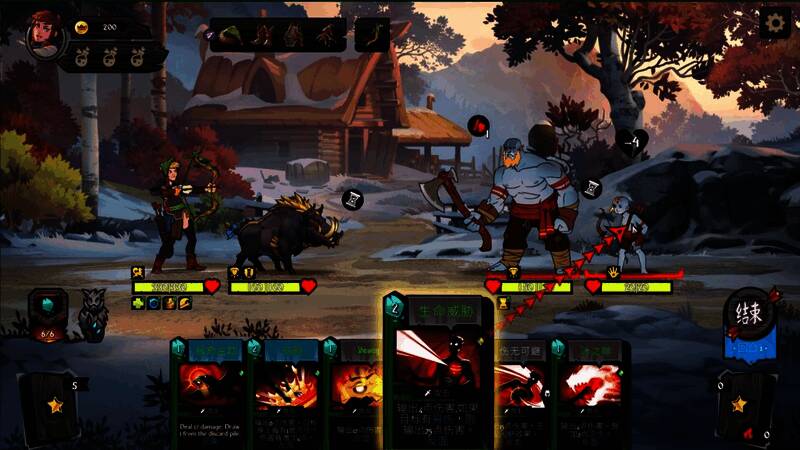Inspect the gold coin currency icon
The width and height of the screenshot is (800, 450).
click(x=82, y=28)
